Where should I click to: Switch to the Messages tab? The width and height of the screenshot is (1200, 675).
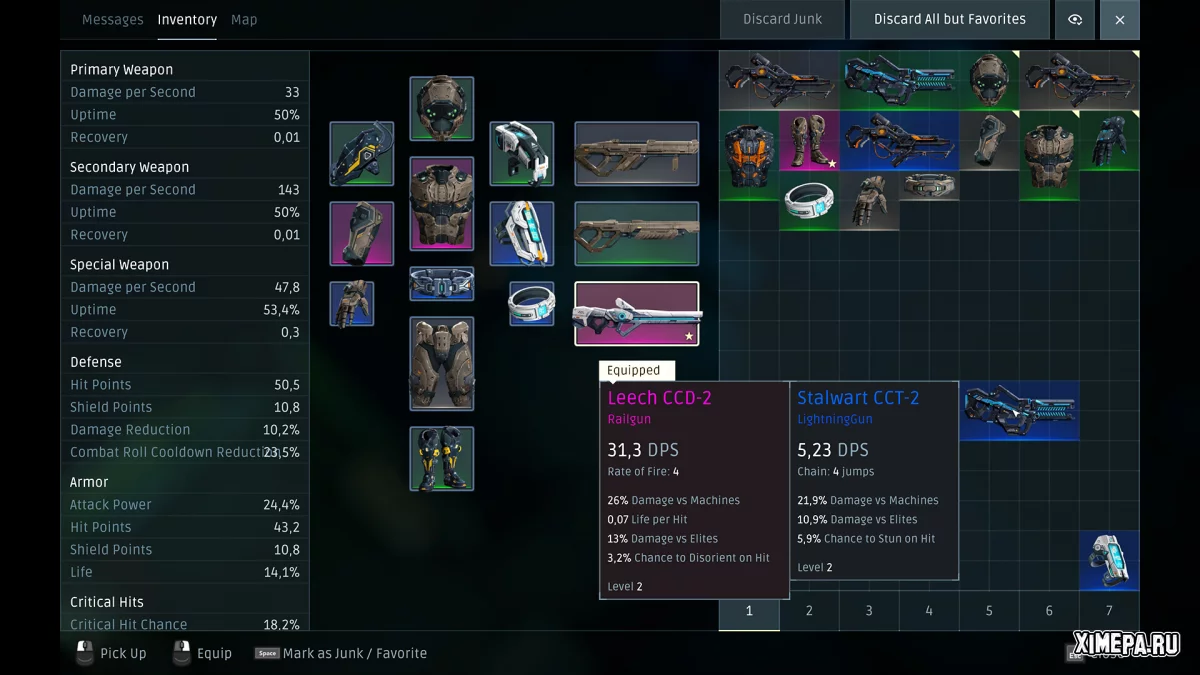pyautogui.click(x=112, y=20)
